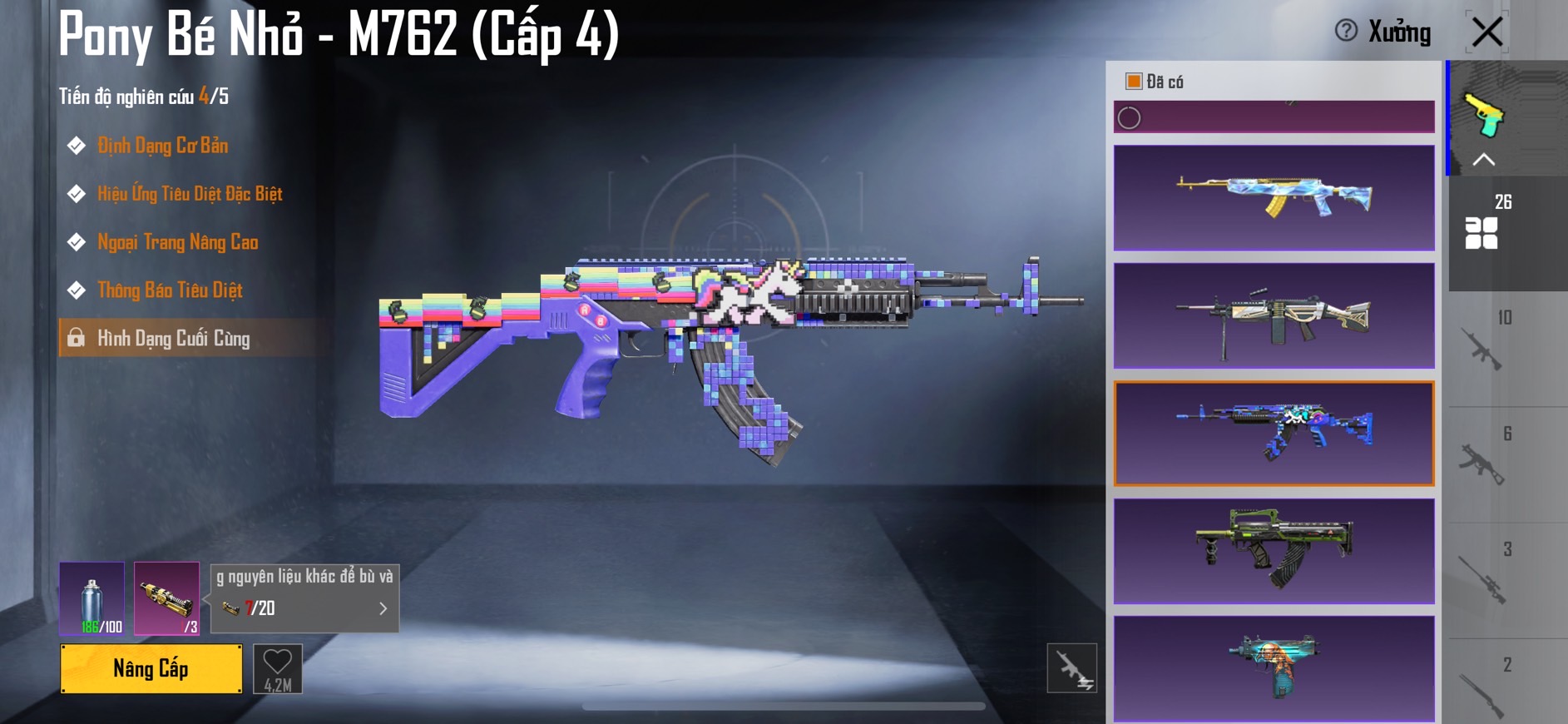Choose the green Groza skin thumbnail
Viewport: 1568px width, 724px height.
click(x=1274, y=551)
